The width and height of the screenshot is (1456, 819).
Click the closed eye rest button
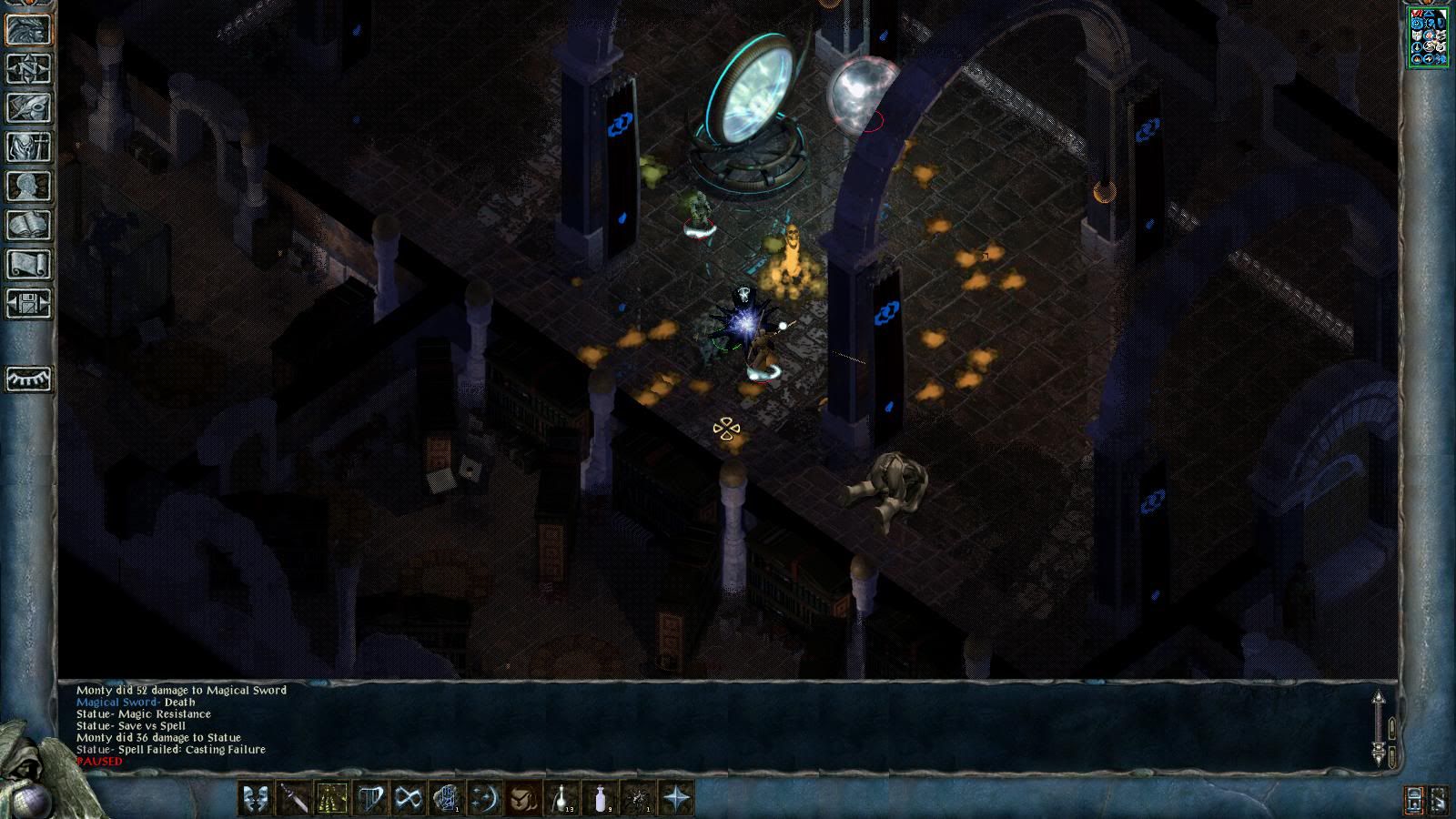pos(28,379)
